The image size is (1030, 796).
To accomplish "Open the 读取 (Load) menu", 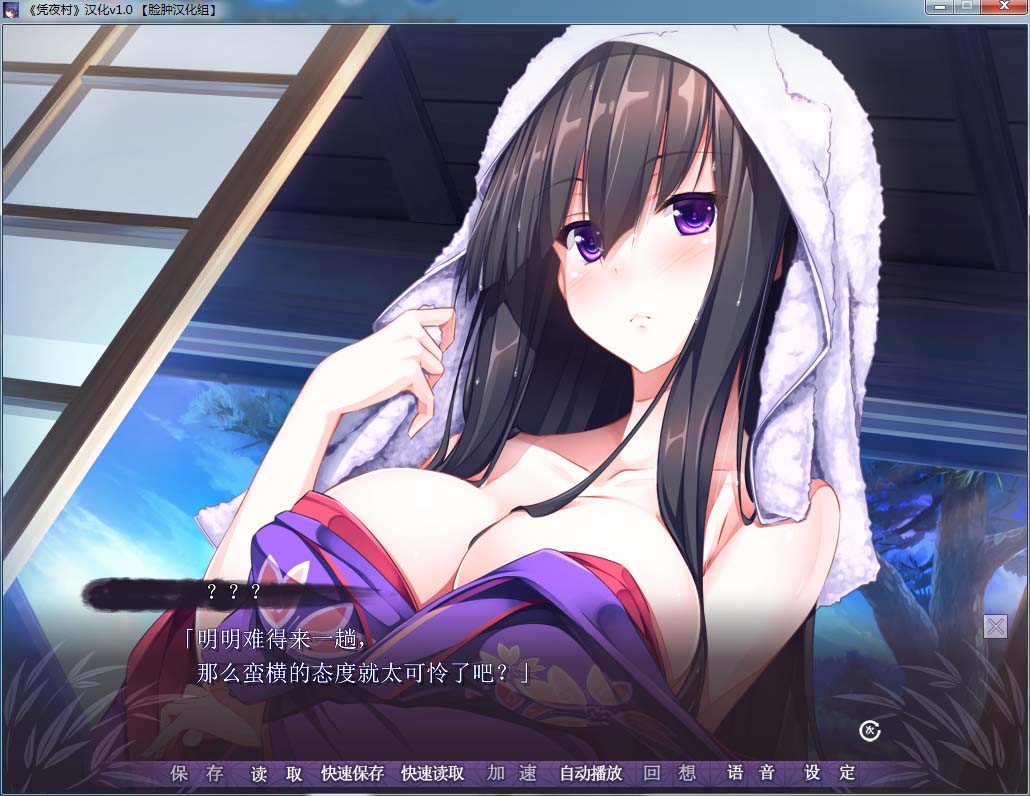I will click(277, 773).
